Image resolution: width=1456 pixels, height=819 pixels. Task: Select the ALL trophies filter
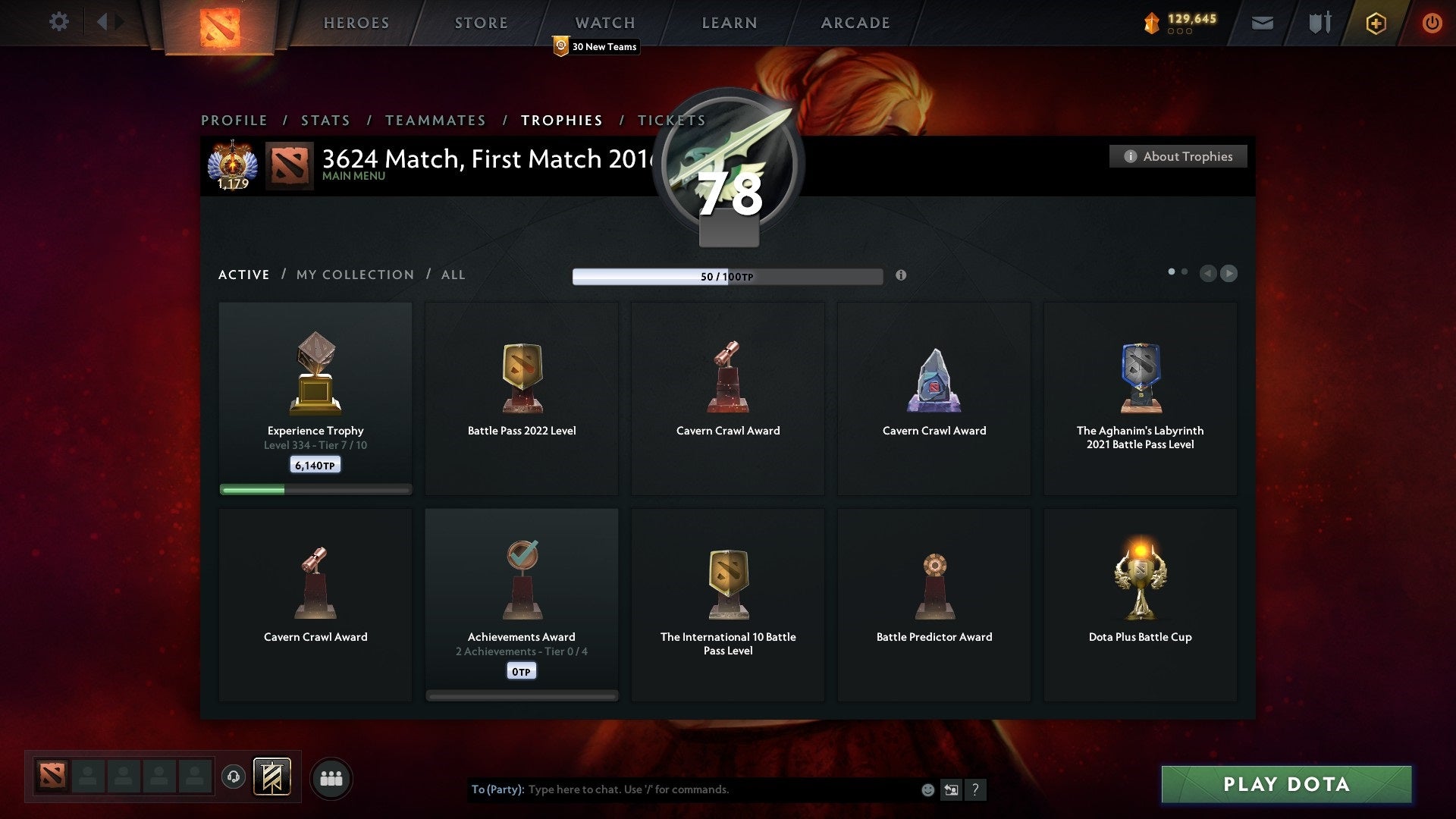tap(453, 275)
